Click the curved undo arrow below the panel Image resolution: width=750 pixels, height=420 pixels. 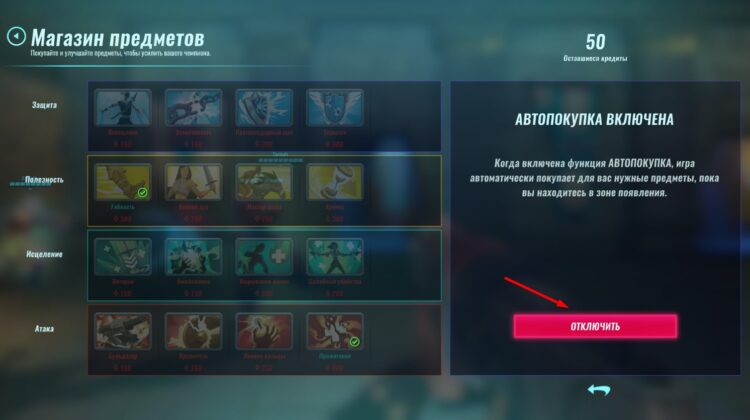(x=598, y=389)
